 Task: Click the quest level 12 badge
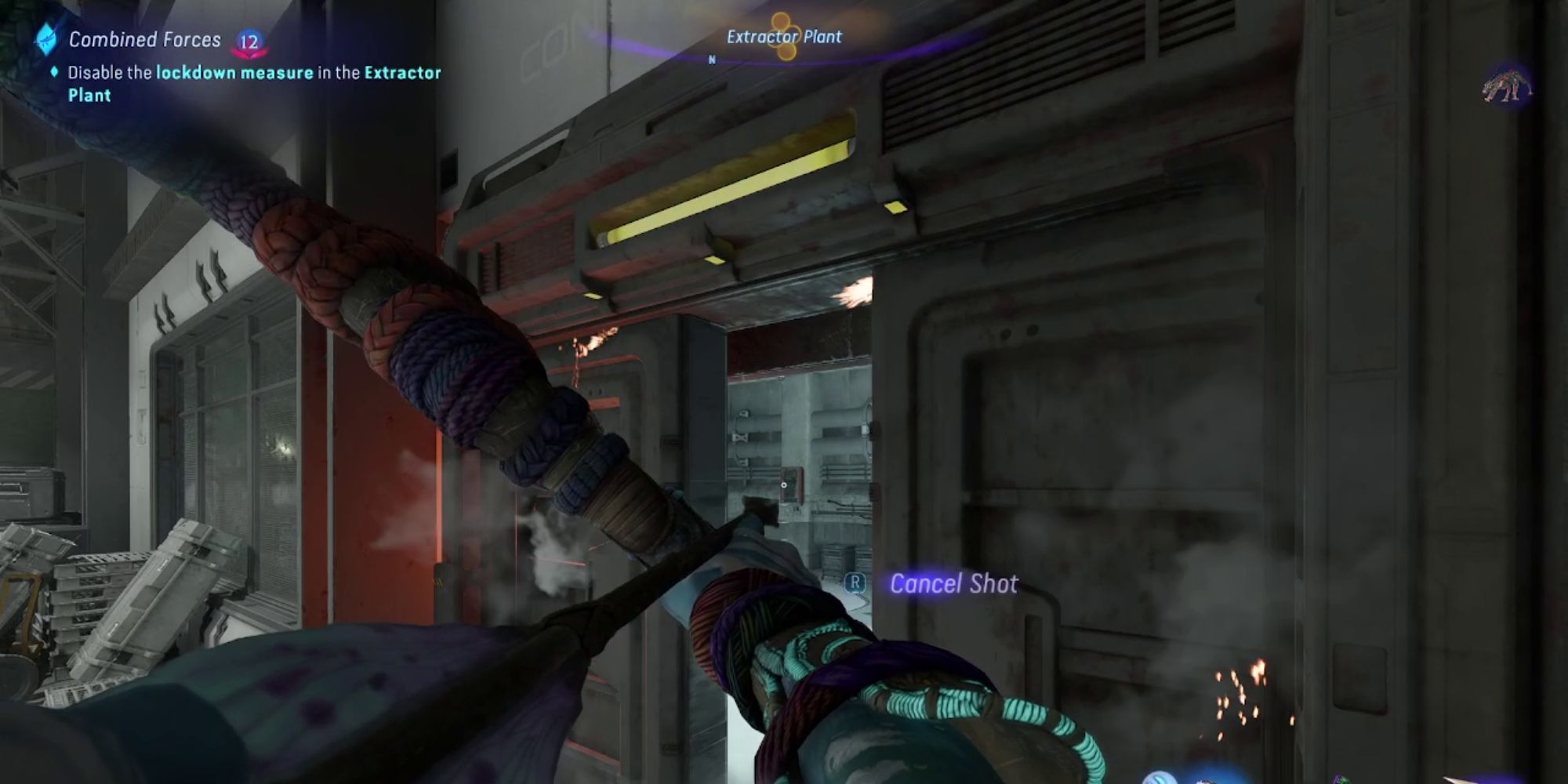point(249,42)
